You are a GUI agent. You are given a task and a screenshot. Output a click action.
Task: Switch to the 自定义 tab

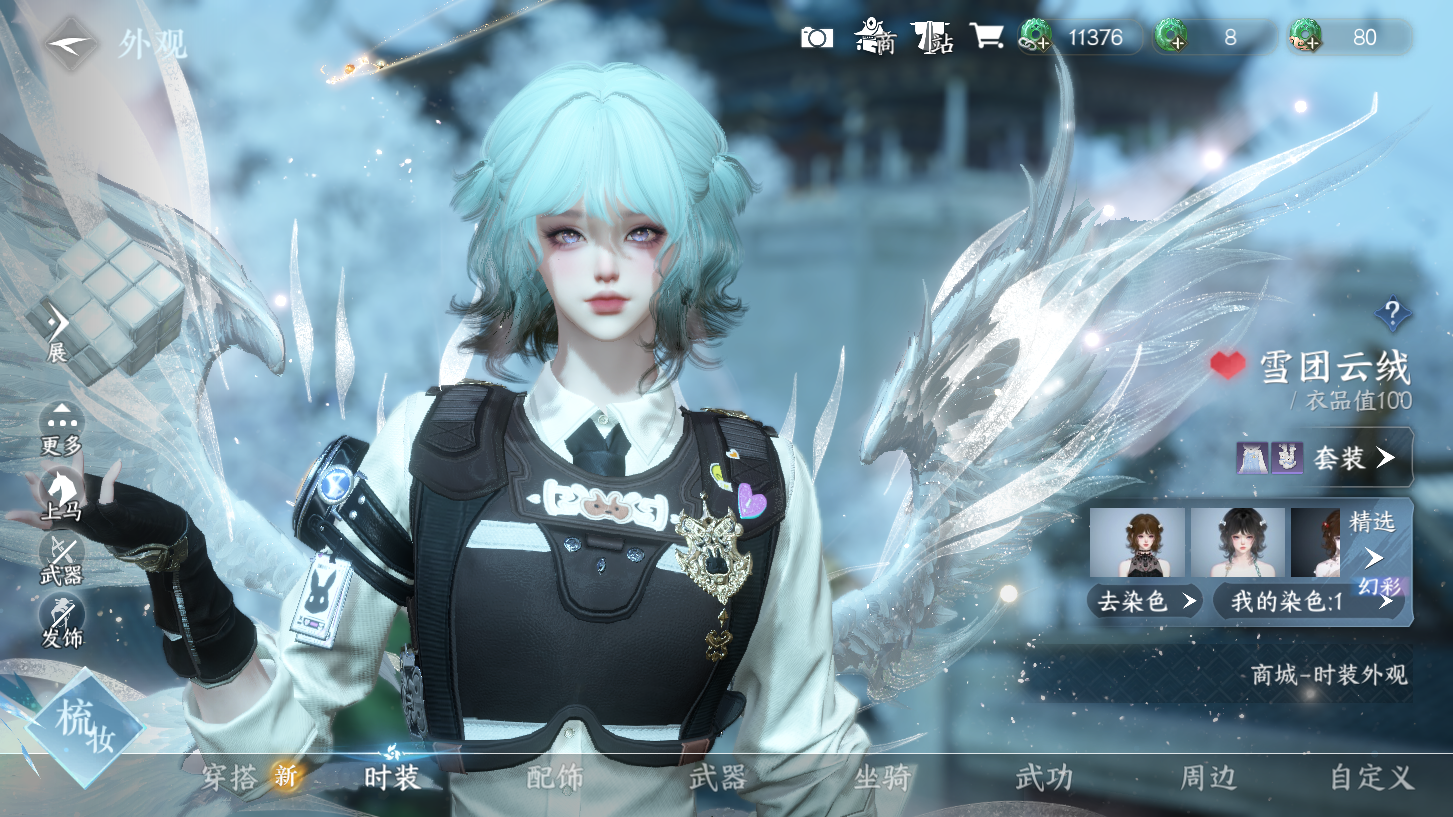(1370, 777)
